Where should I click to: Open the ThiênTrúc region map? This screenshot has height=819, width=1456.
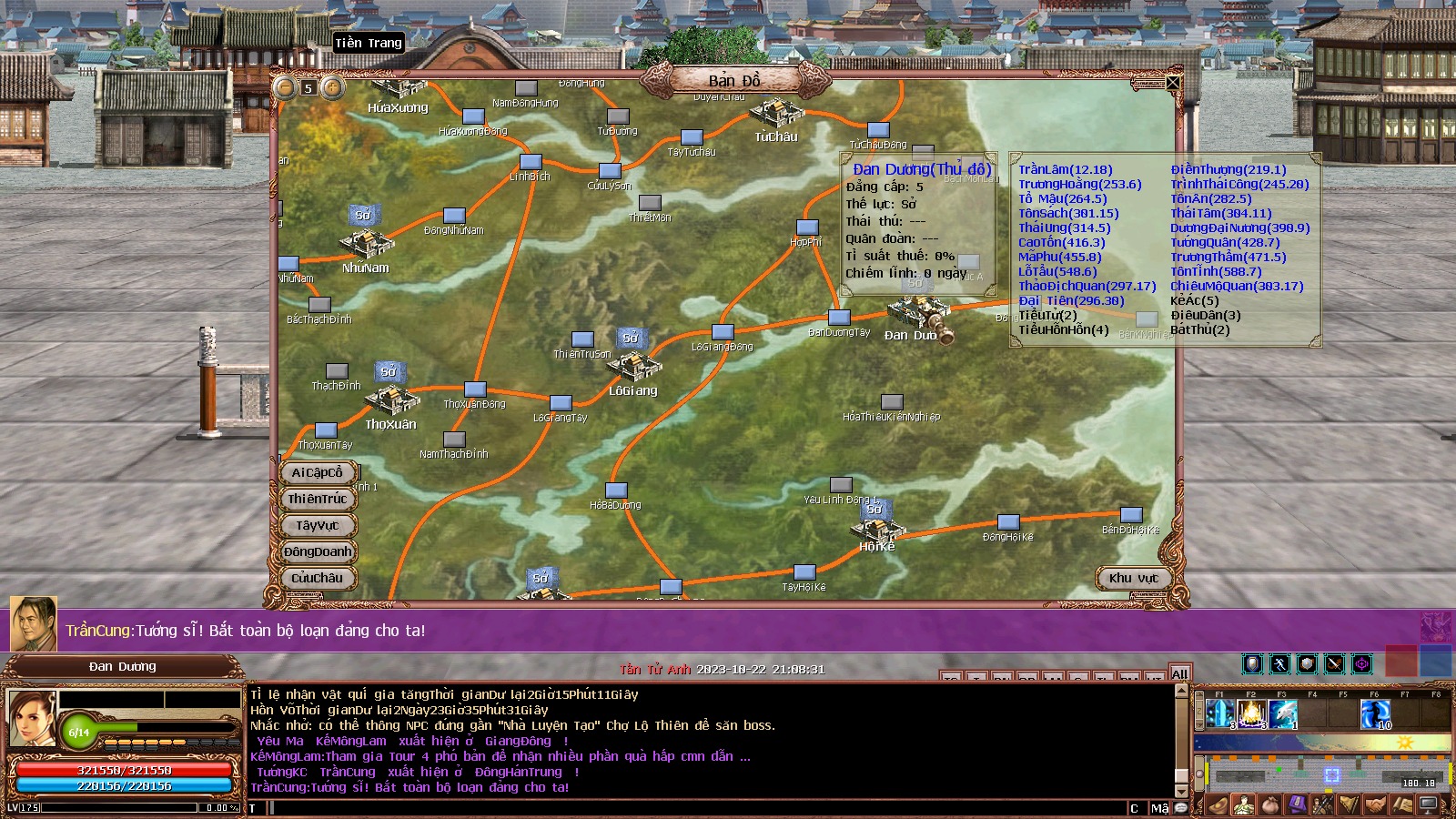pos(317,499)
